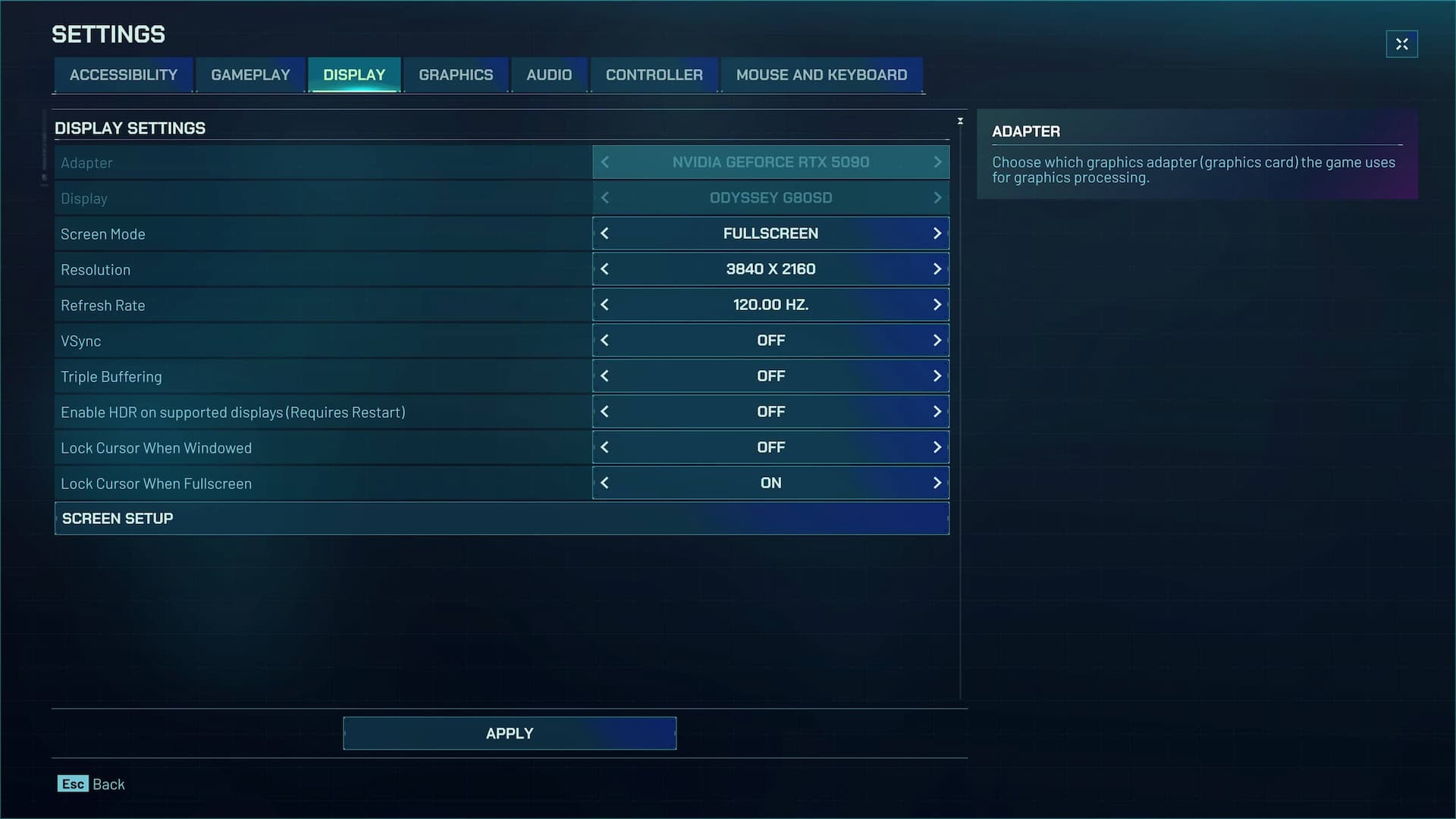The image size is (1456, 819).
Task: Change Triple Buffering using left arrow
Action: [x=604, y=376]
